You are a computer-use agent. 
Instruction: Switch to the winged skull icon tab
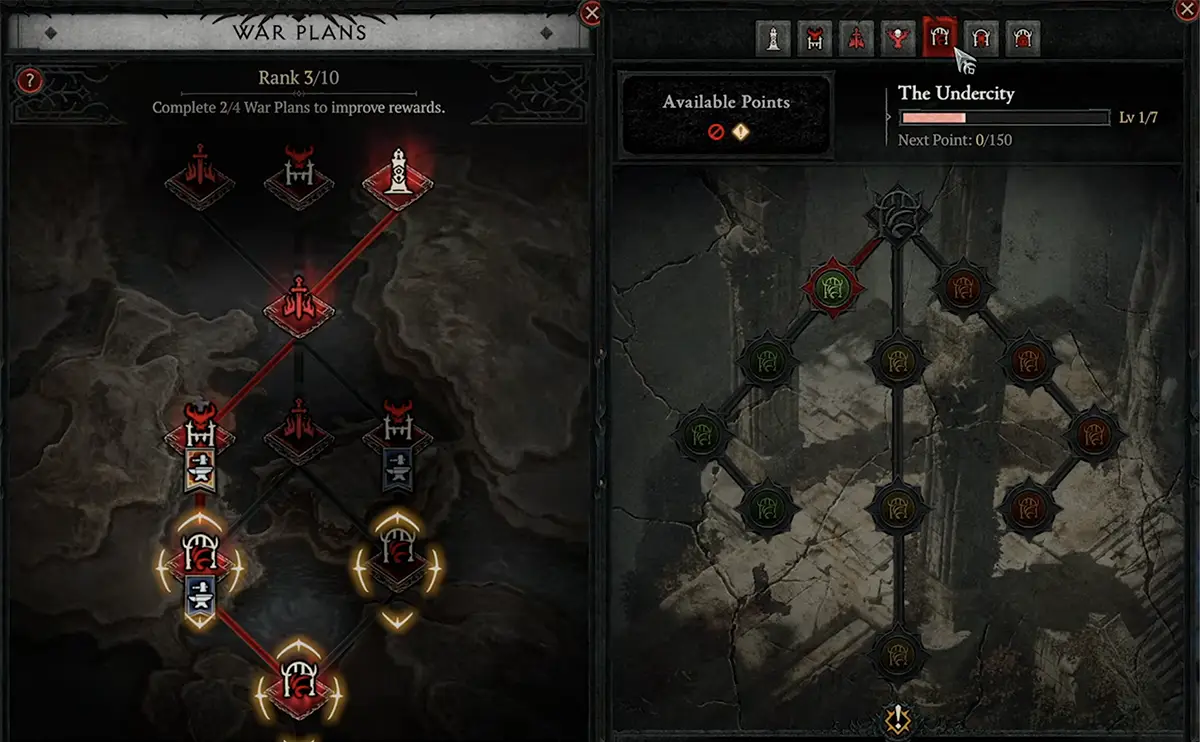pos(898,40)
